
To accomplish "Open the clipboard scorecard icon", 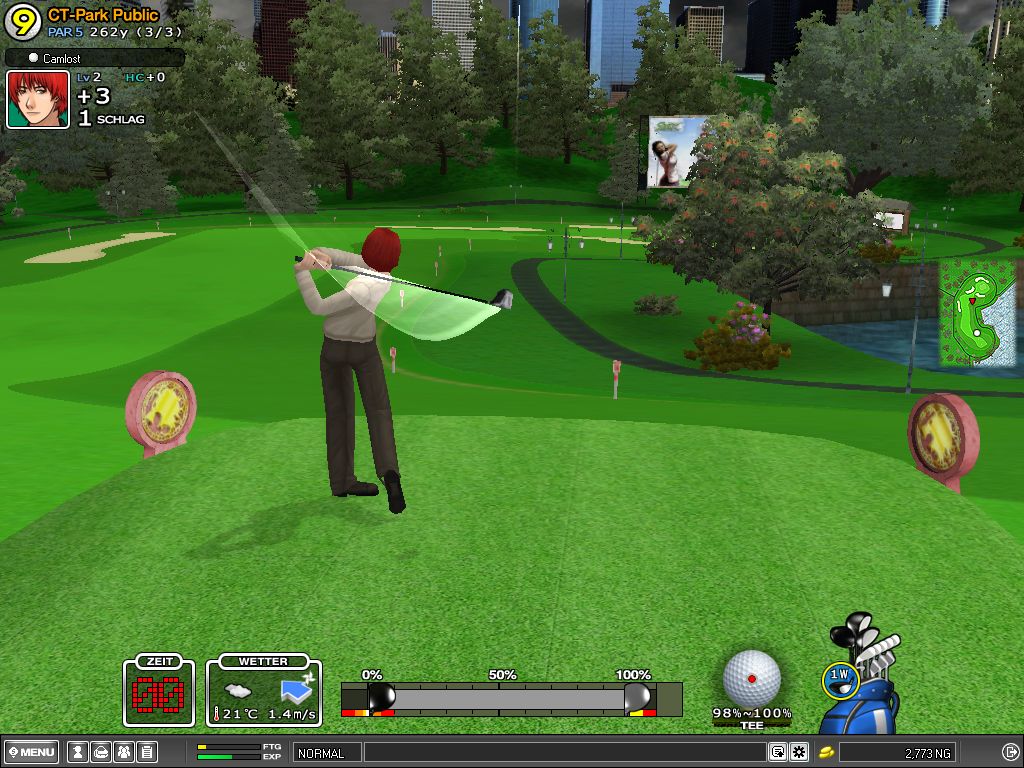I will coord(146,752).
